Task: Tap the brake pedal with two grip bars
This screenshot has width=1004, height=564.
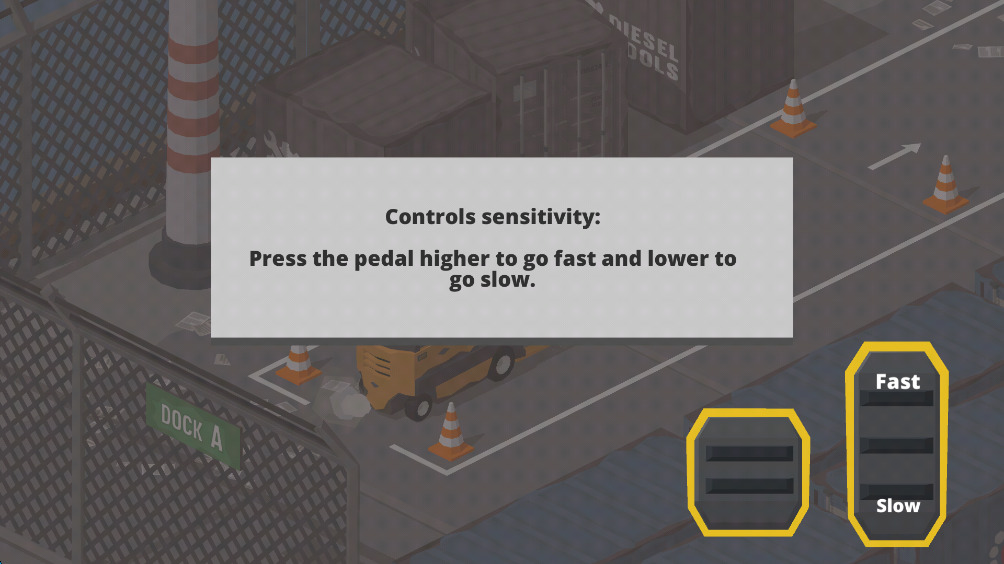Action: [x=749, y=471]
